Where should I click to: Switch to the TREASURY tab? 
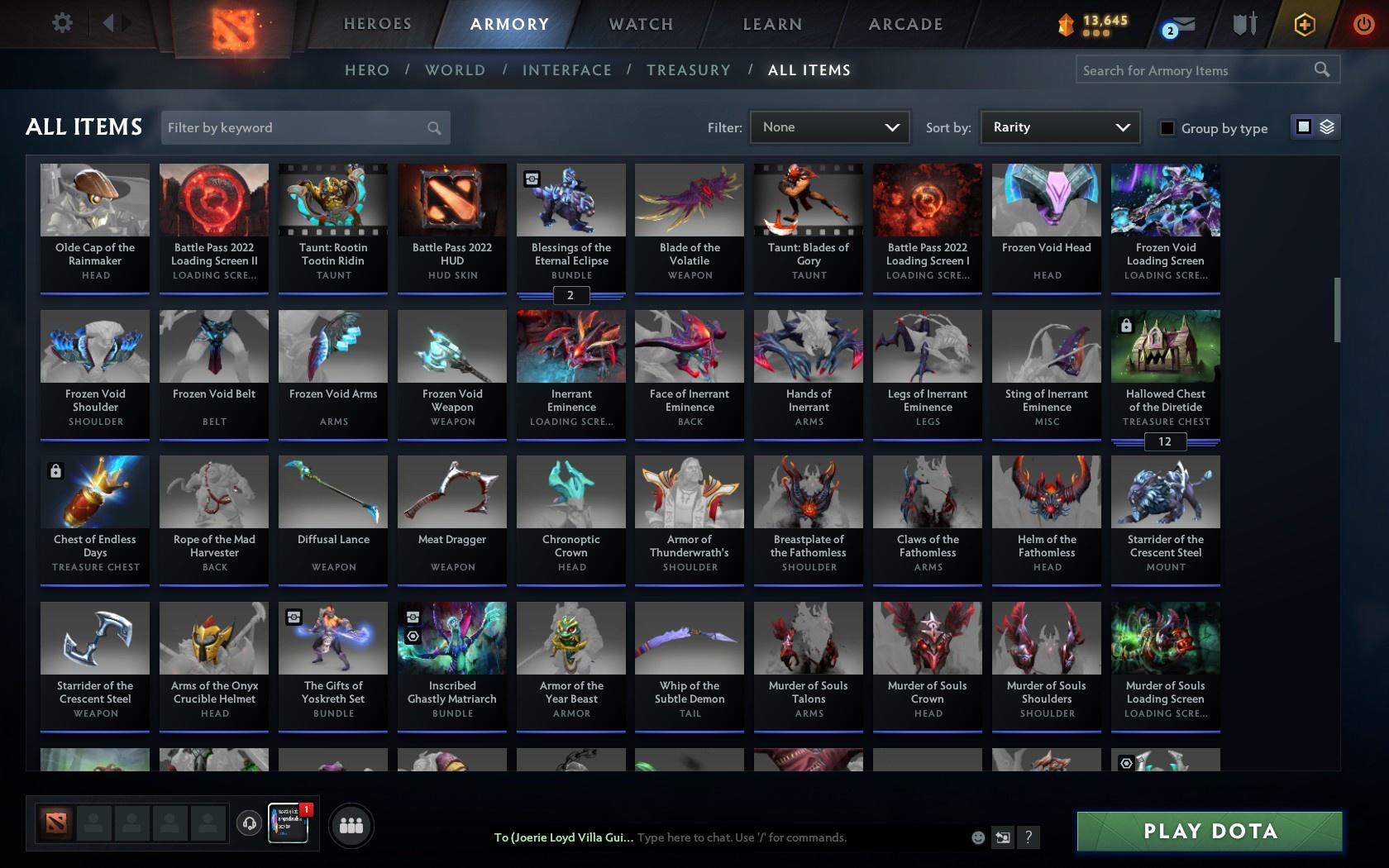point(689,70)
